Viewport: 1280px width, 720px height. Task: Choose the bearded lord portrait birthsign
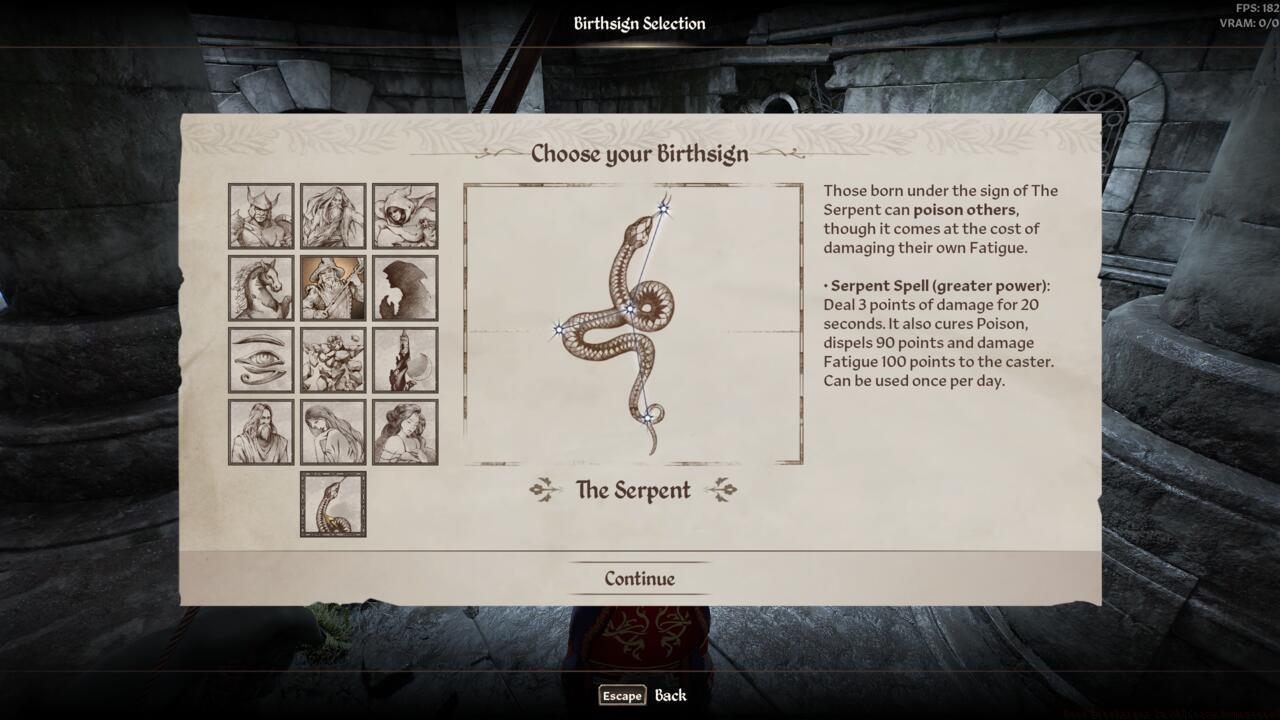[261, 432]
